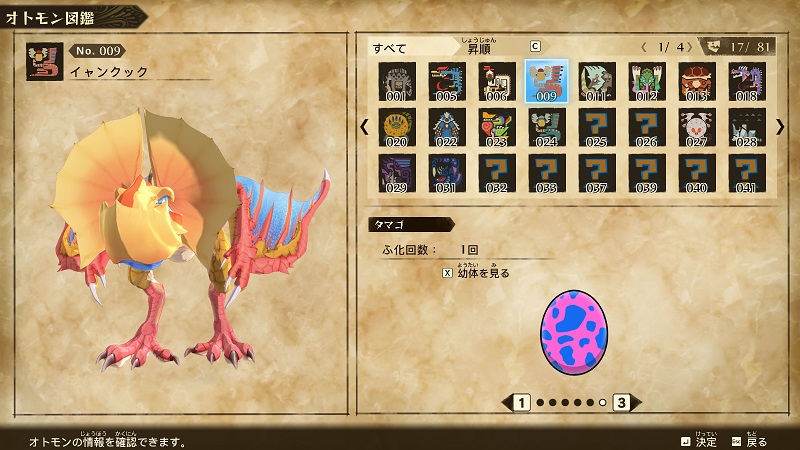Select the undiscovered entry No. 025

point(597,127)
